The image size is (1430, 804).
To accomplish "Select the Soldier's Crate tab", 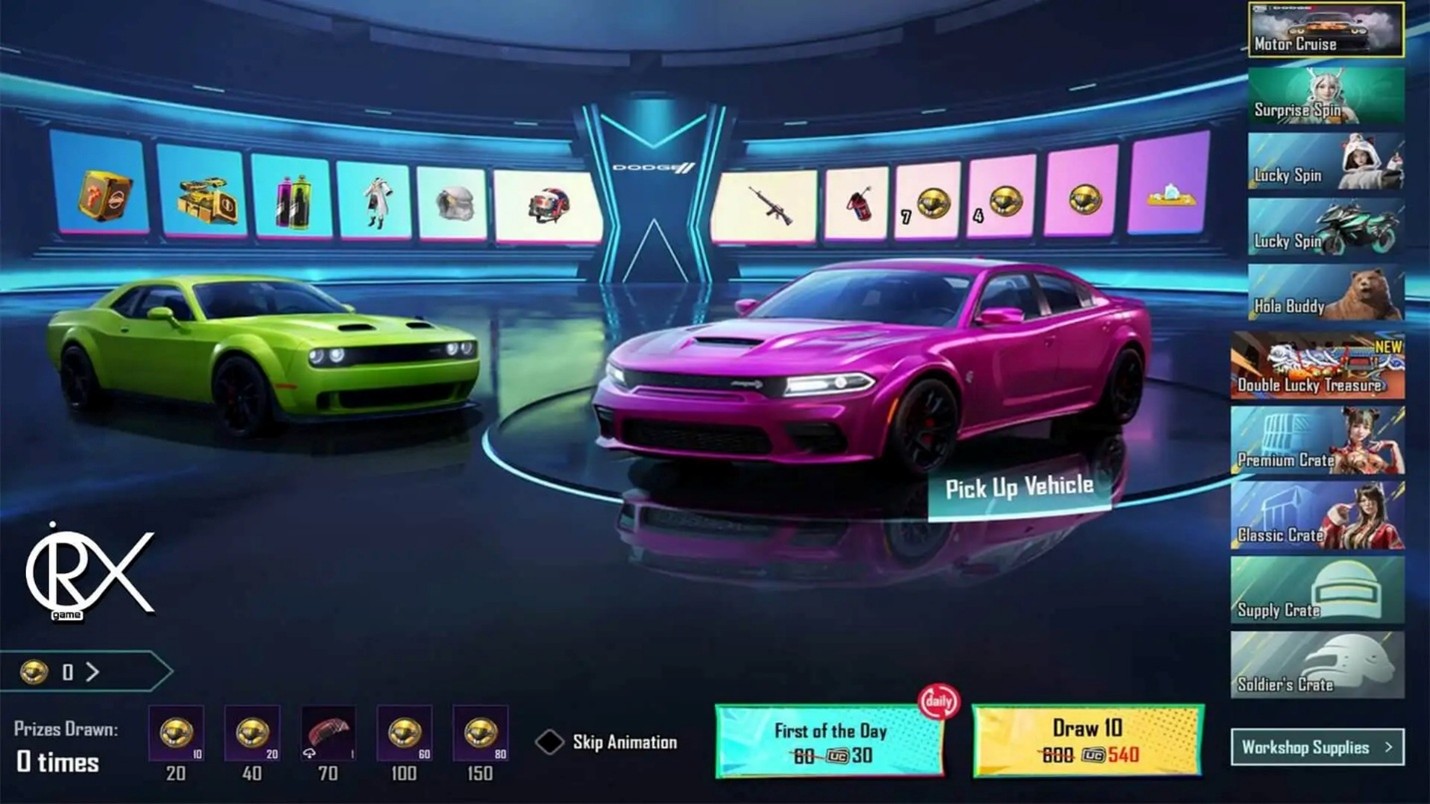I will click(1317, 665).
